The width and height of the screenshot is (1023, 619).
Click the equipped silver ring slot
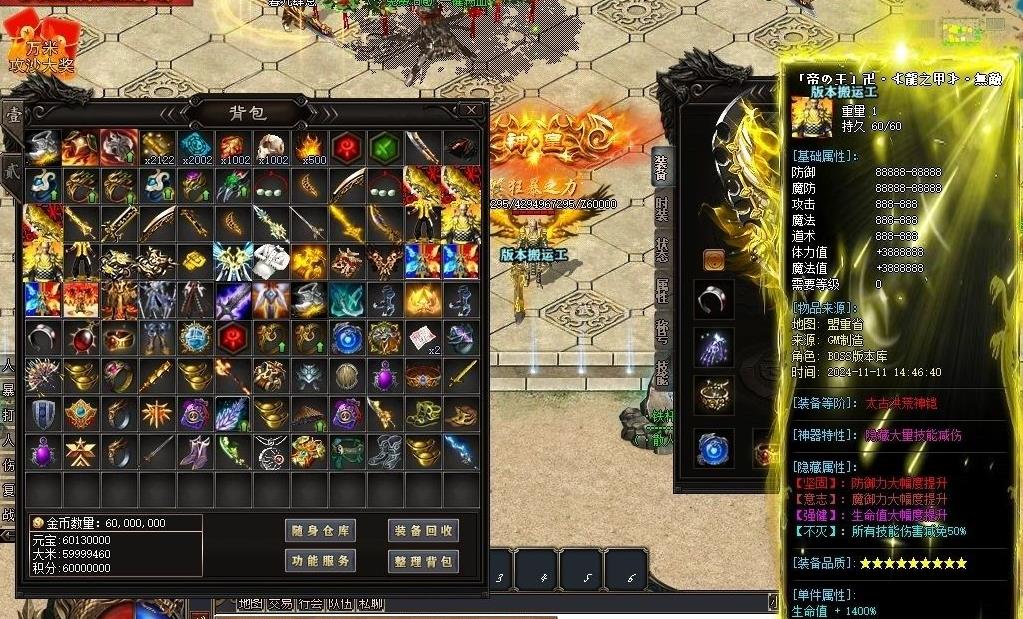tap(714, 299)
